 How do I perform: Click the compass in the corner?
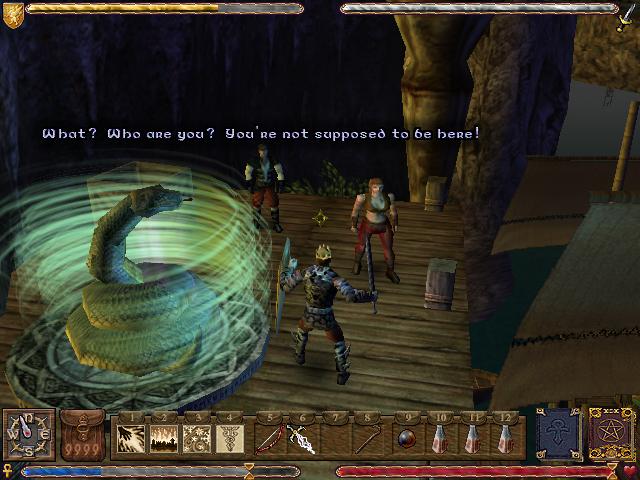point(27,435)
